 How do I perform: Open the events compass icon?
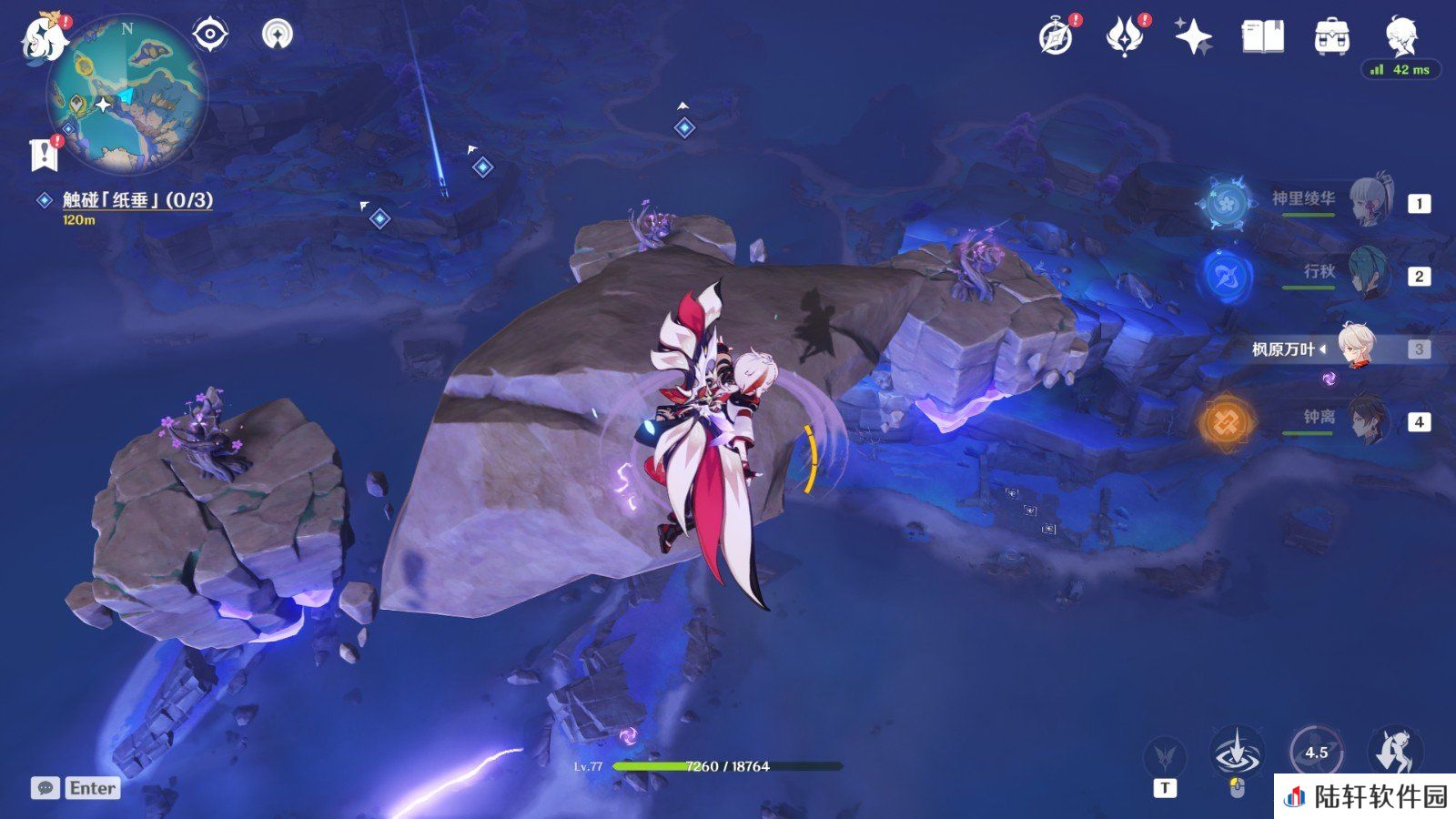click(1057, 37)
